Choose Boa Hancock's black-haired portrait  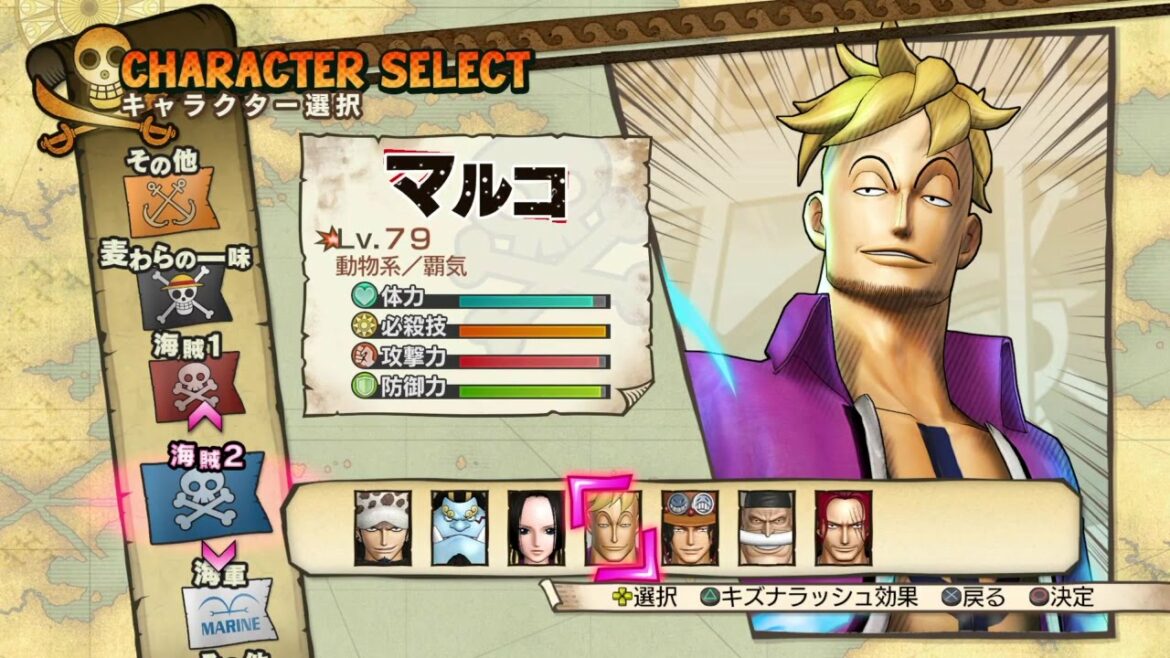point(536,528)
